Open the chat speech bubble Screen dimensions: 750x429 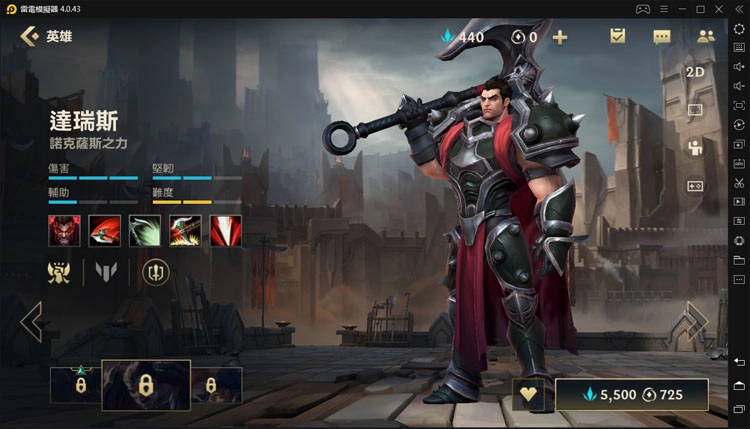[x=662, y=37]
